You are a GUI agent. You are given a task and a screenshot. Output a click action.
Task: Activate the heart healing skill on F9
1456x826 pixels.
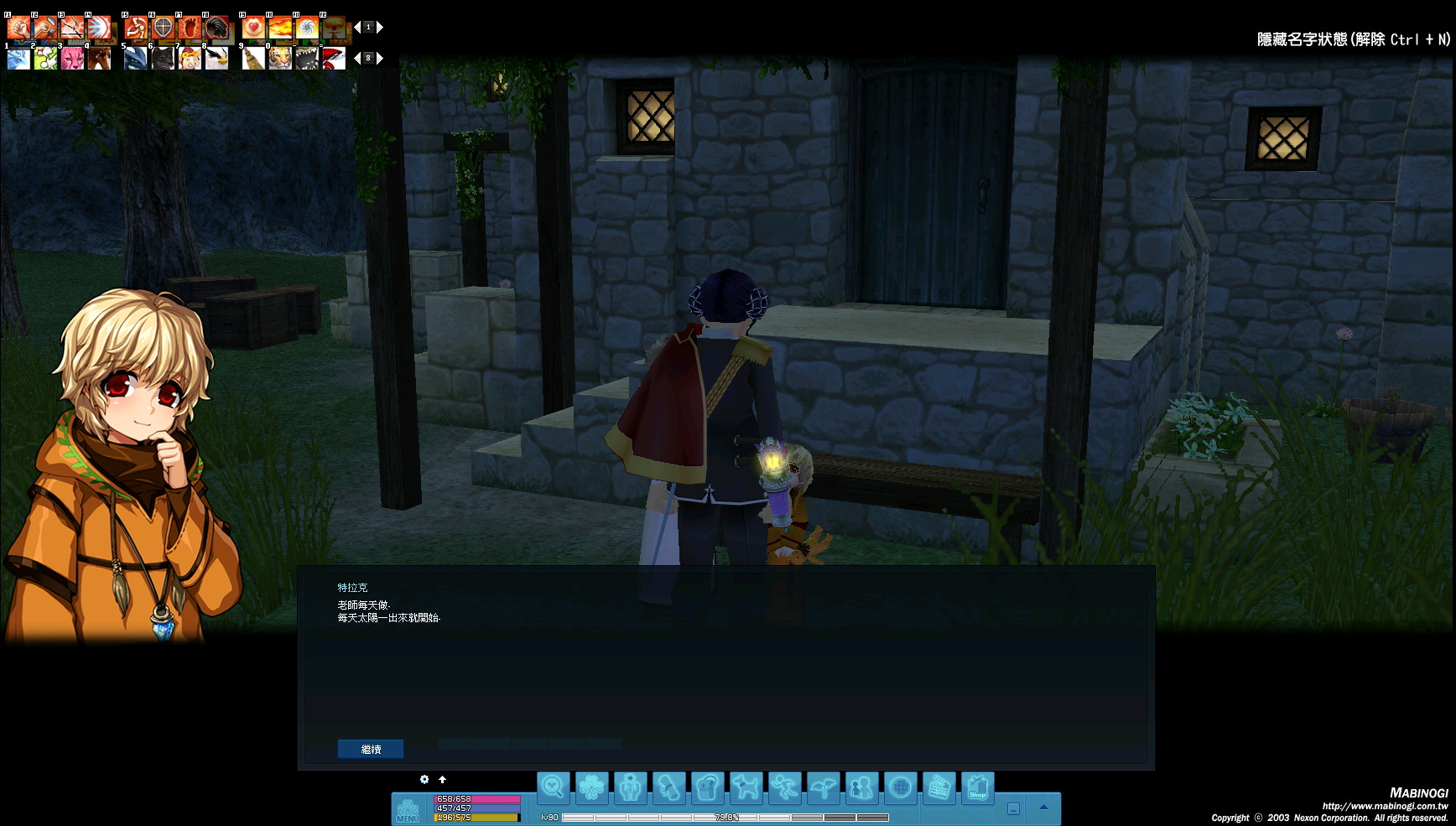[252, 28]
